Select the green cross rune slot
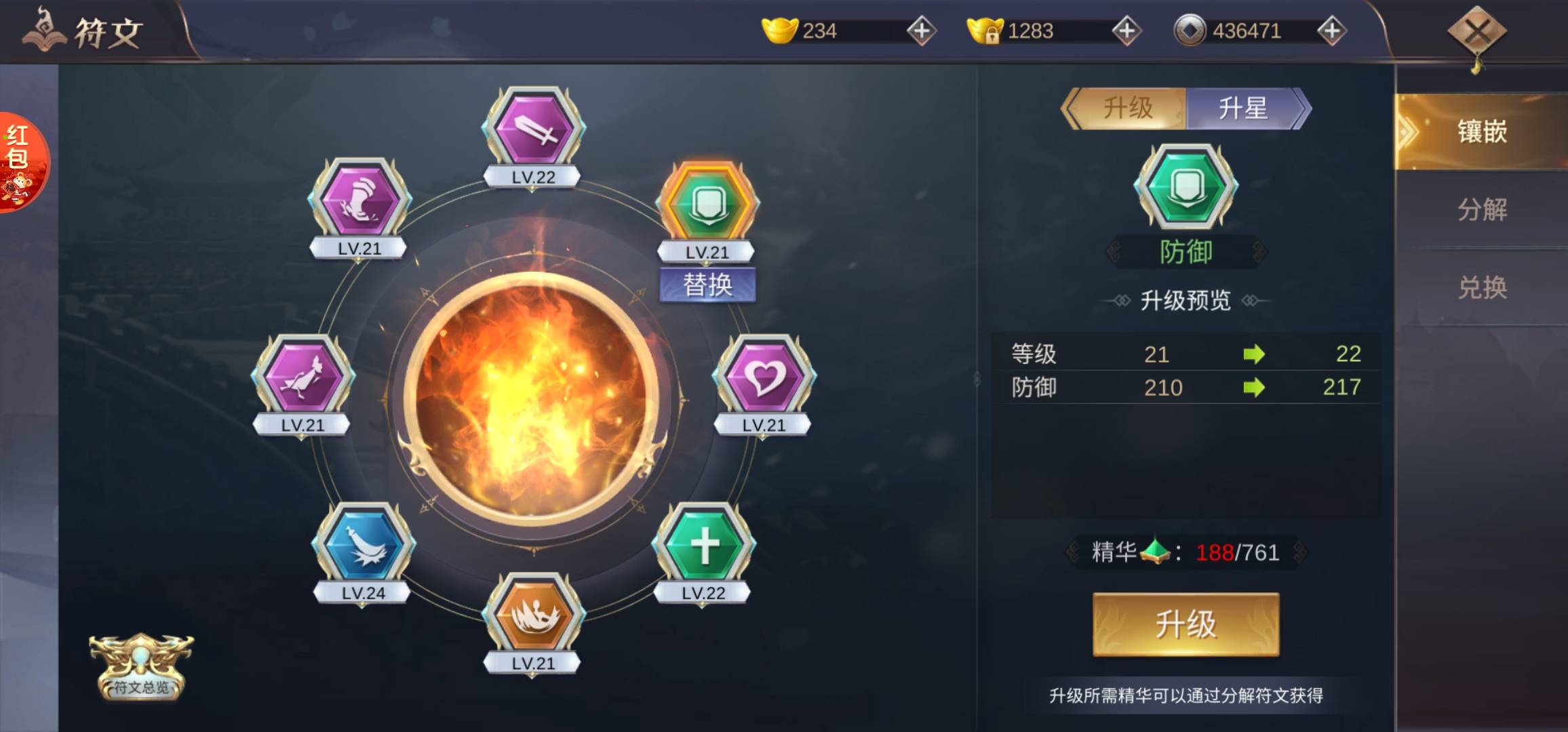Viewport: 1568px width, 732px height. [703, 545]
